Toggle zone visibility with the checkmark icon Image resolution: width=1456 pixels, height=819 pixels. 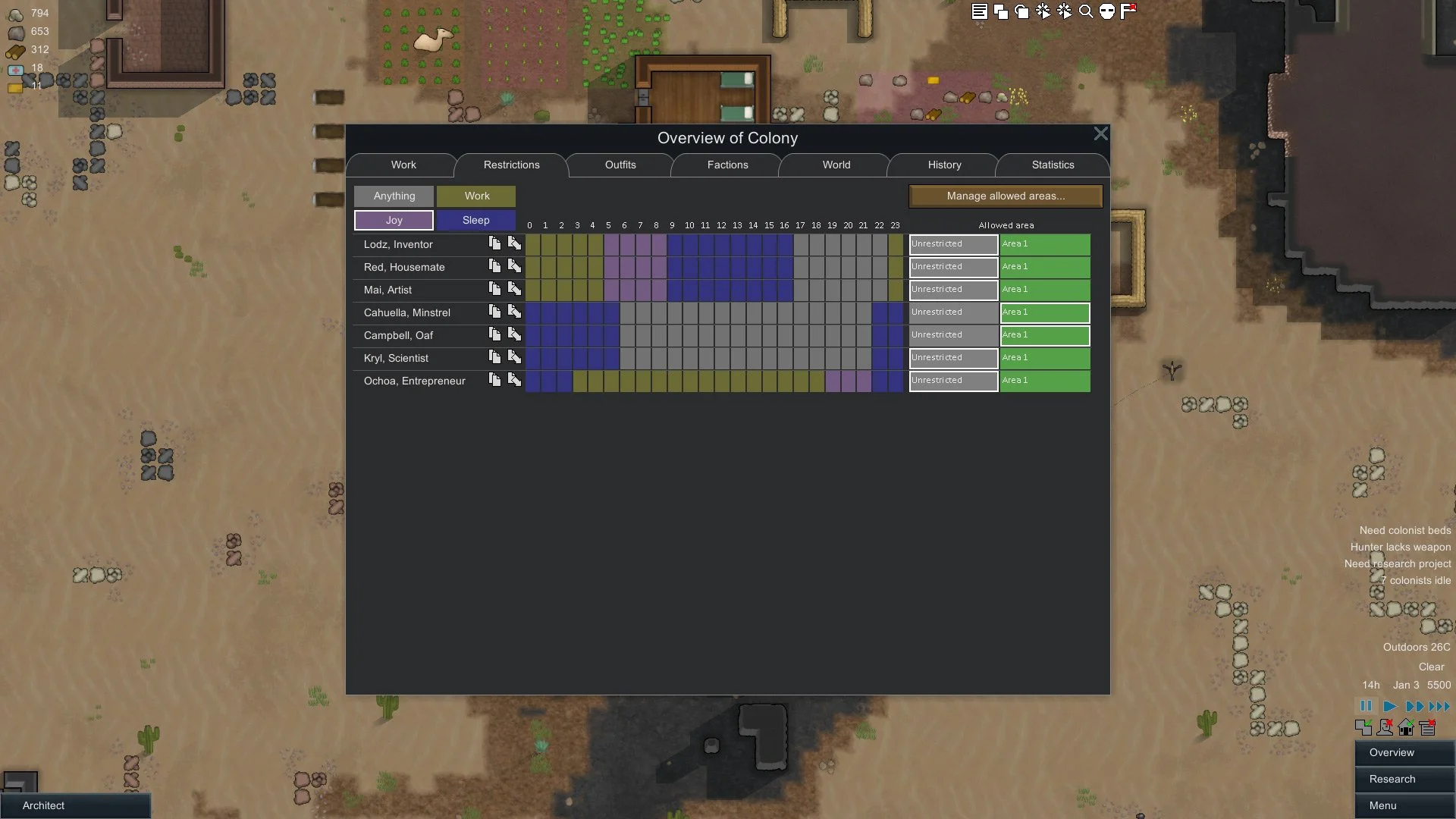click(x=1364, y=727)
